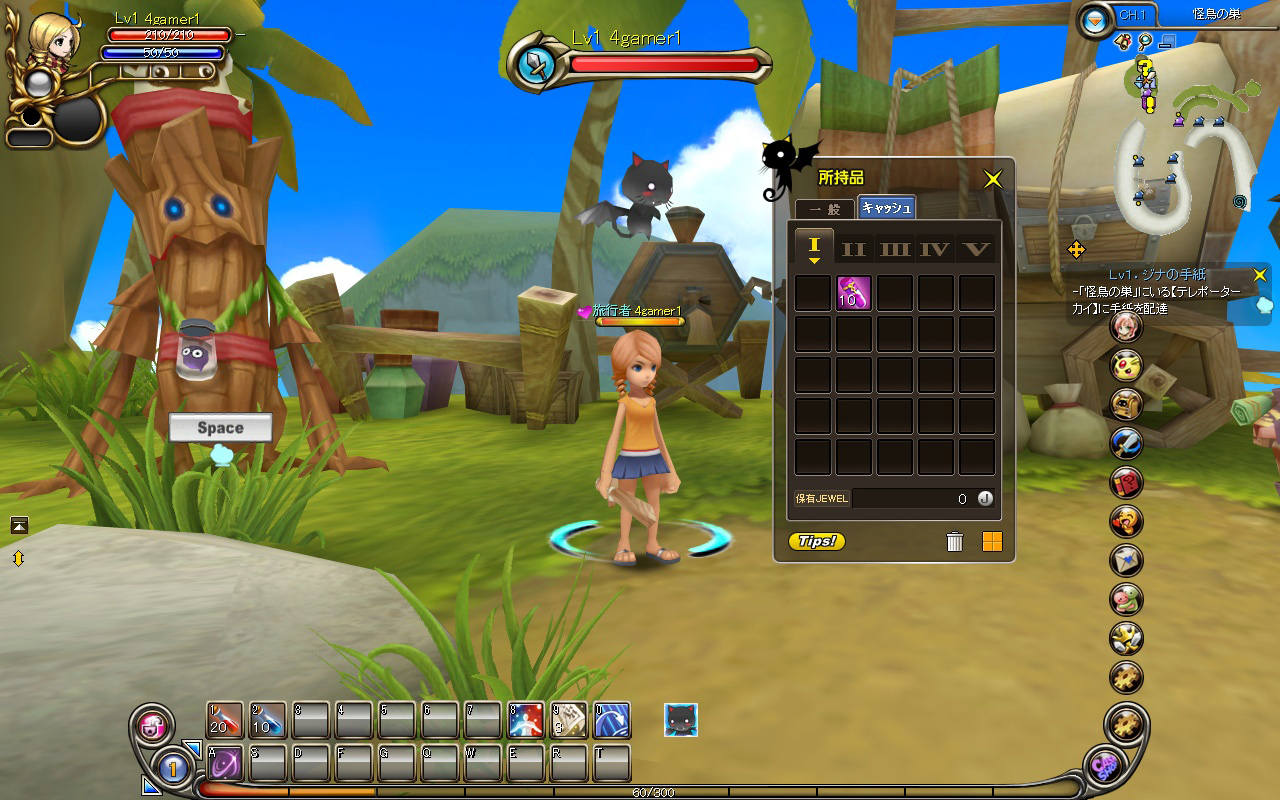Activate the purple vortex skill in slot A

225,763
